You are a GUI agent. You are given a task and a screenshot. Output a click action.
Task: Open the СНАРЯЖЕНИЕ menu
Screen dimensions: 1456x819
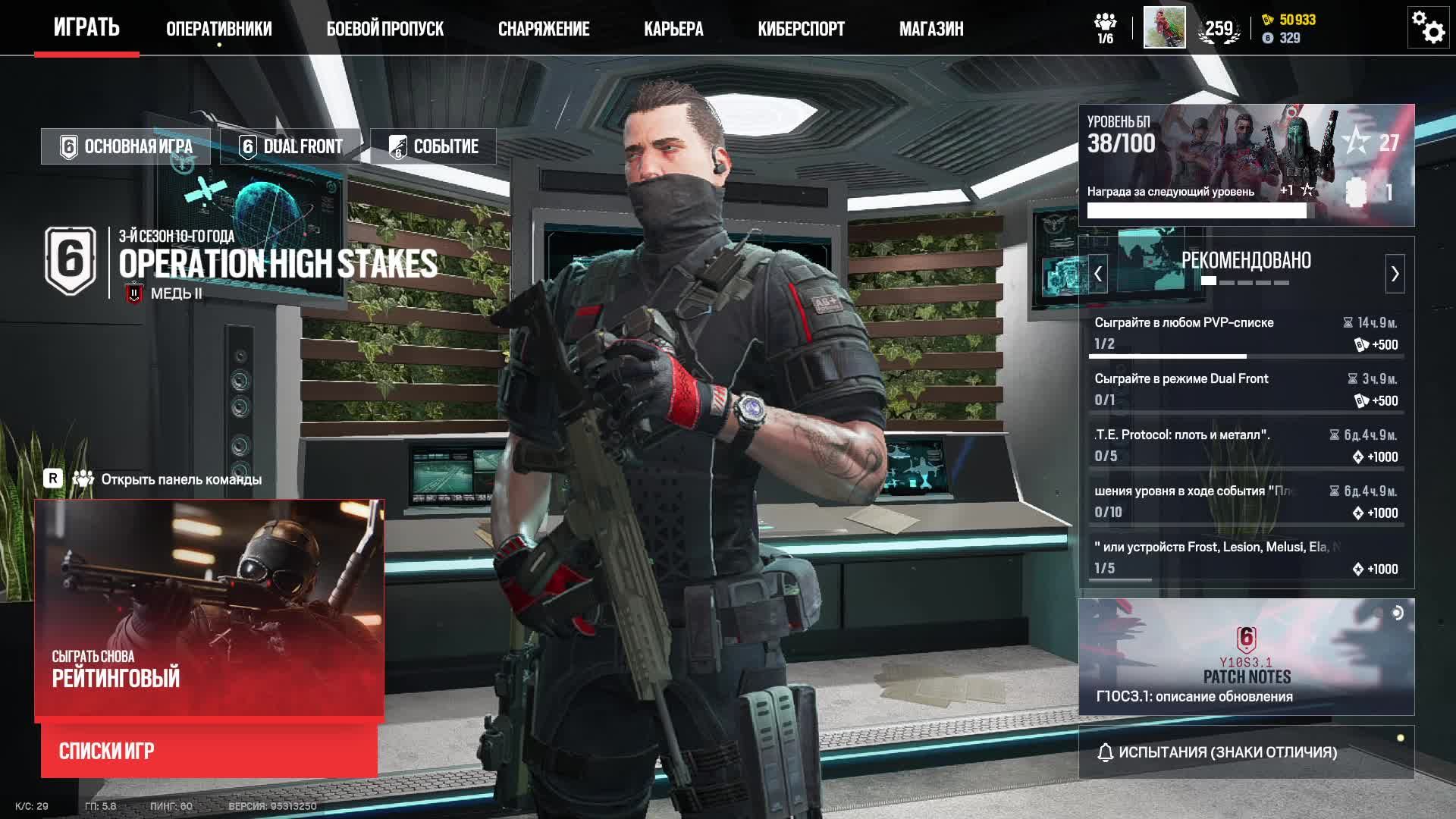[x=543, y=29]
